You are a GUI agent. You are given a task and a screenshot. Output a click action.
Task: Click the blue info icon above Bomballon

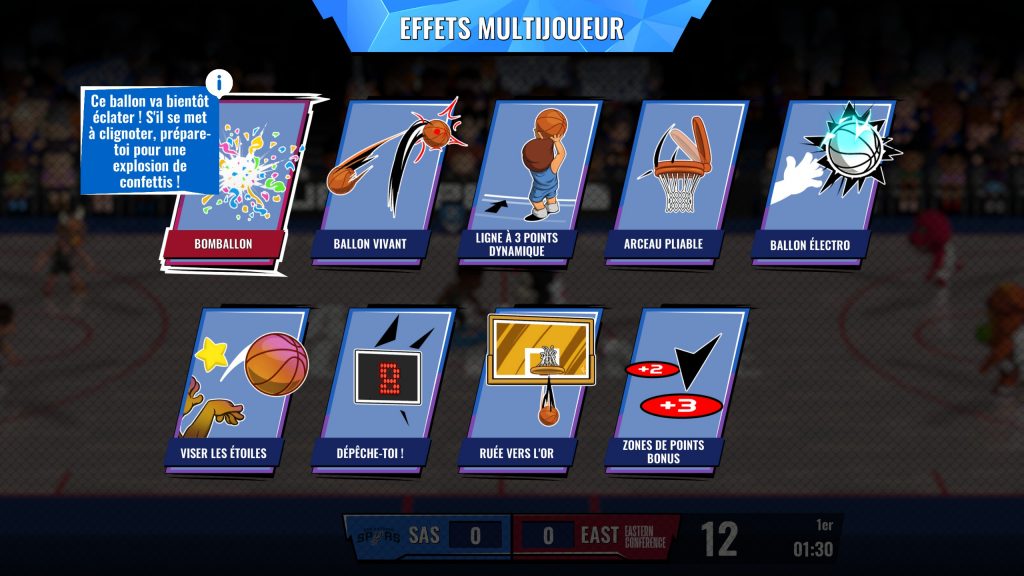tap(219, 83)
